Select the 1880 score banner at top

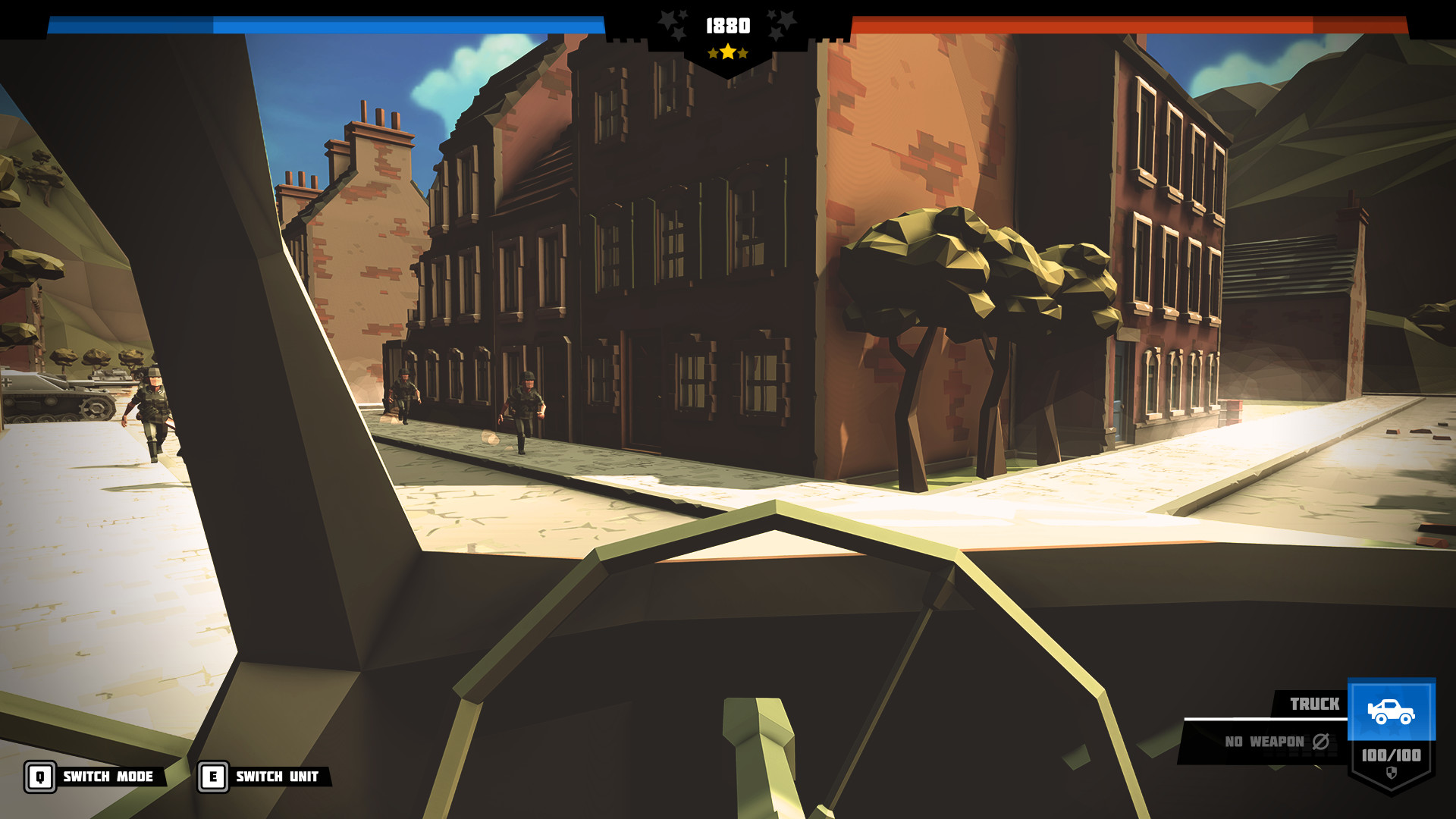coord(728,25)
